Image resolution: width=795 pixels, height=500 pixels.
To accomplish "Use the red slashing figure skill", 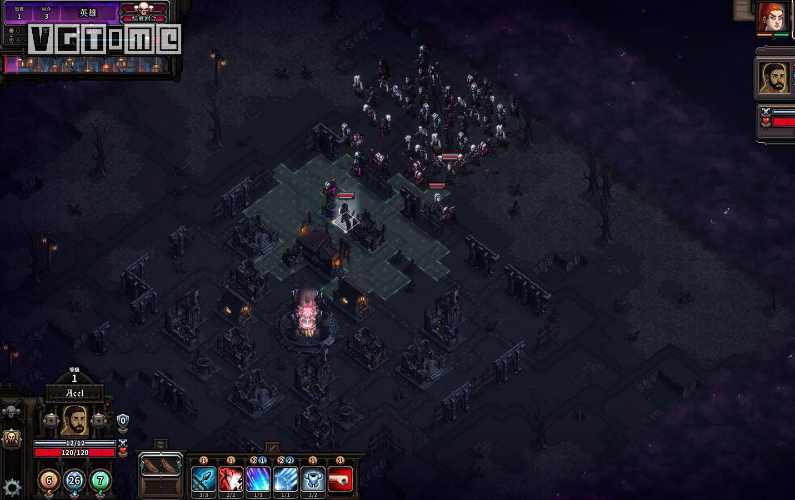I will (231, 479).
